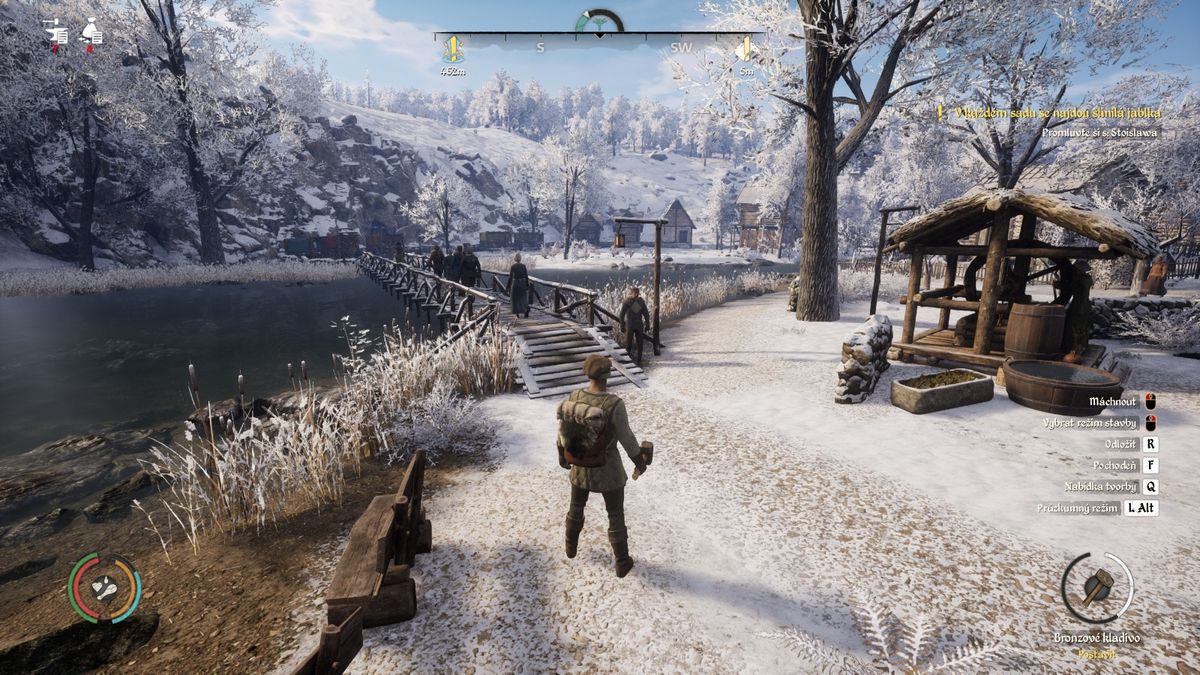The width and height of the screenshot is (1200, 675).
Task: Click the season progress dial above compass
Action: (599, 21)
